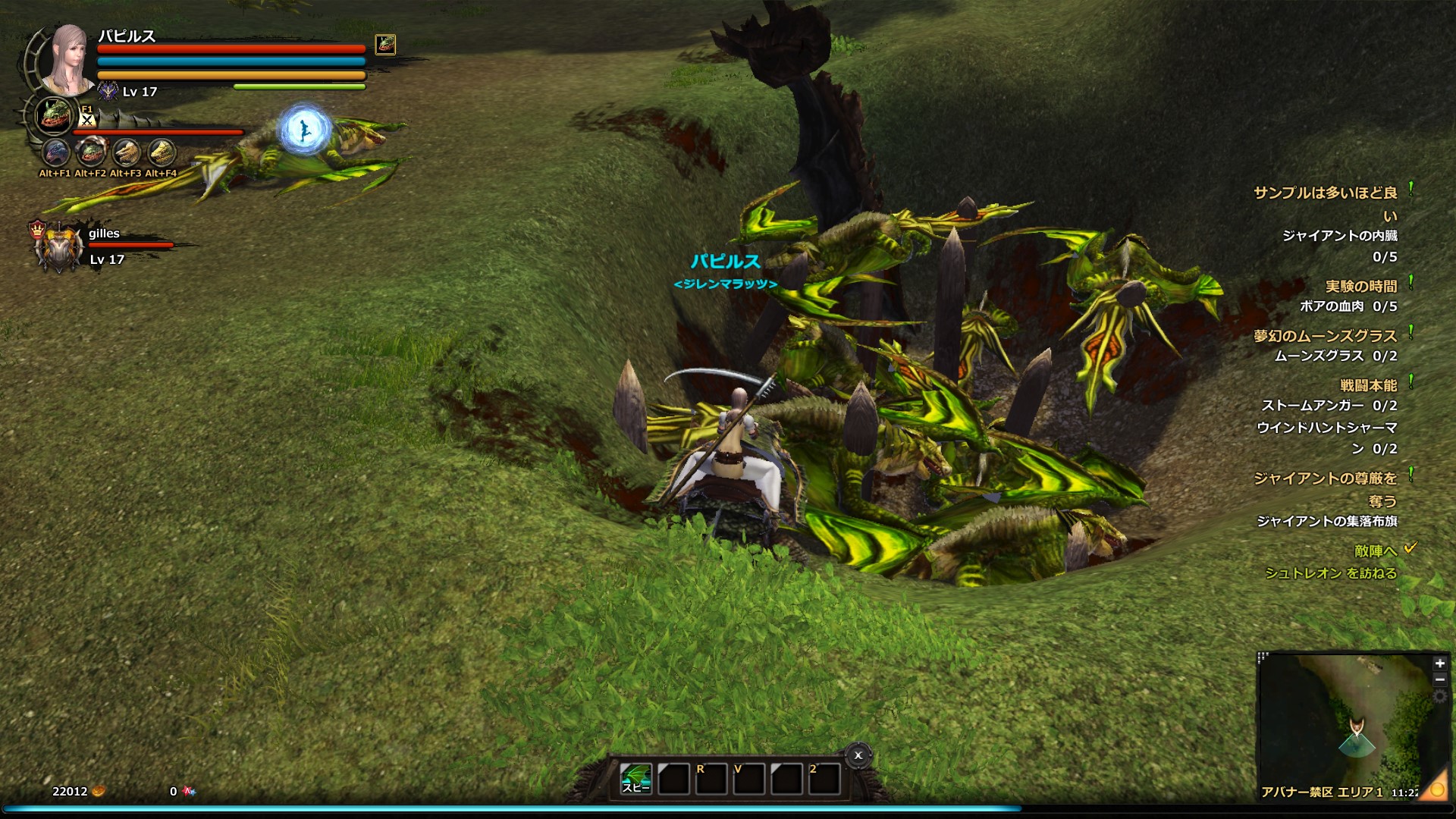1456x819 pixels.
Task: Select the active dragon portrait
Action: click(54, 116)
